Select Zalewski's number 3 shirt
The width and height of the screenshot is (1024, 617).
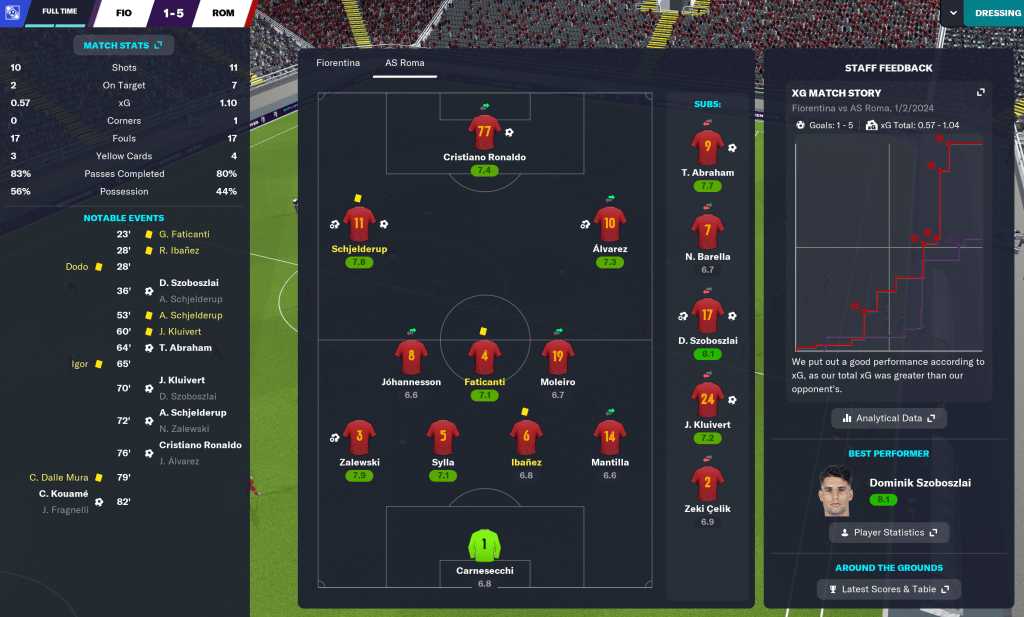pos(359,437)
